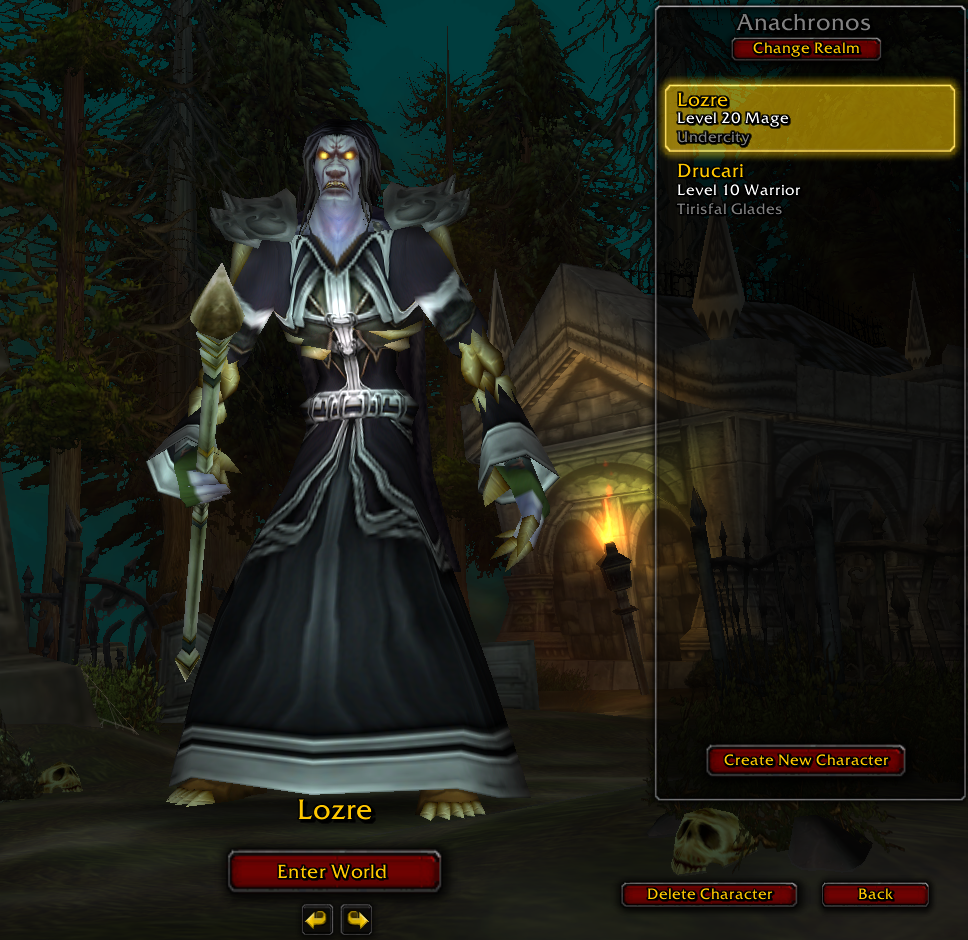Open the Change Realm list
This screenshot has height=940, width=968.
[806, 49]
